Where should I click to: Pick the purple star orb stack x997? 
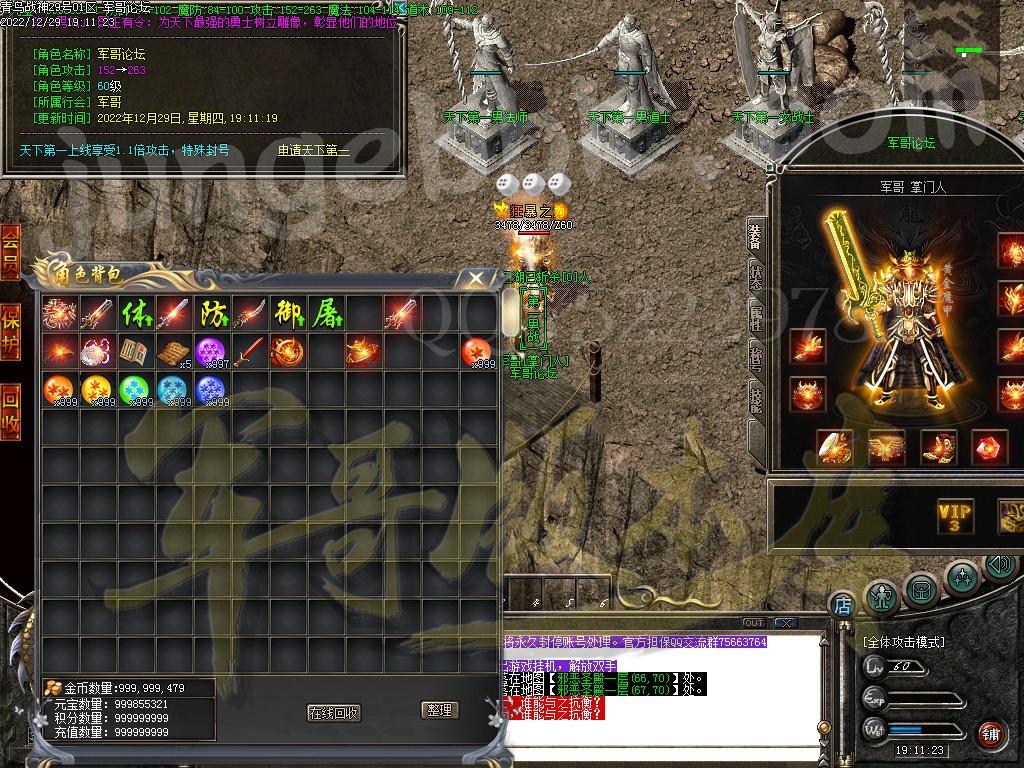pos(211,352)
